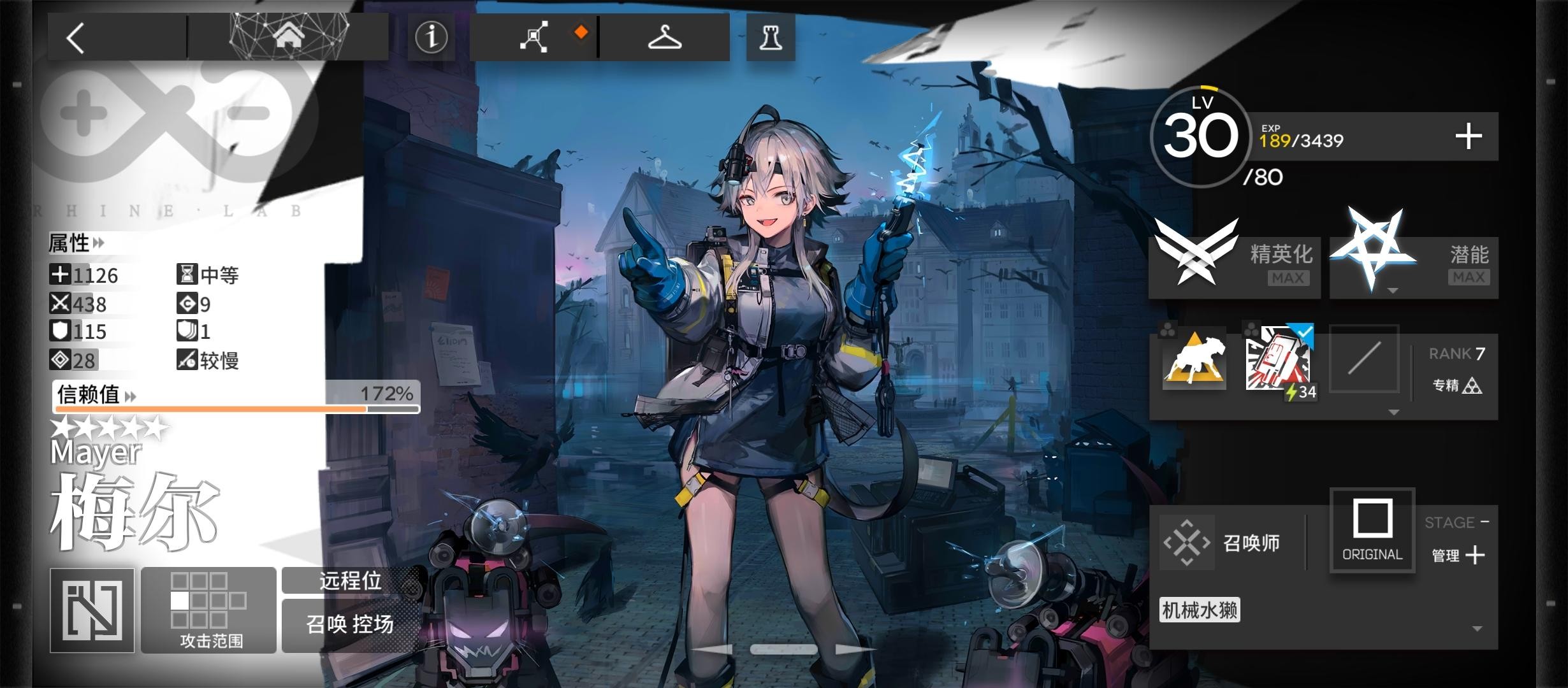
Task: Select the base assignment tower icon
Action: click(x=771, y=36)
